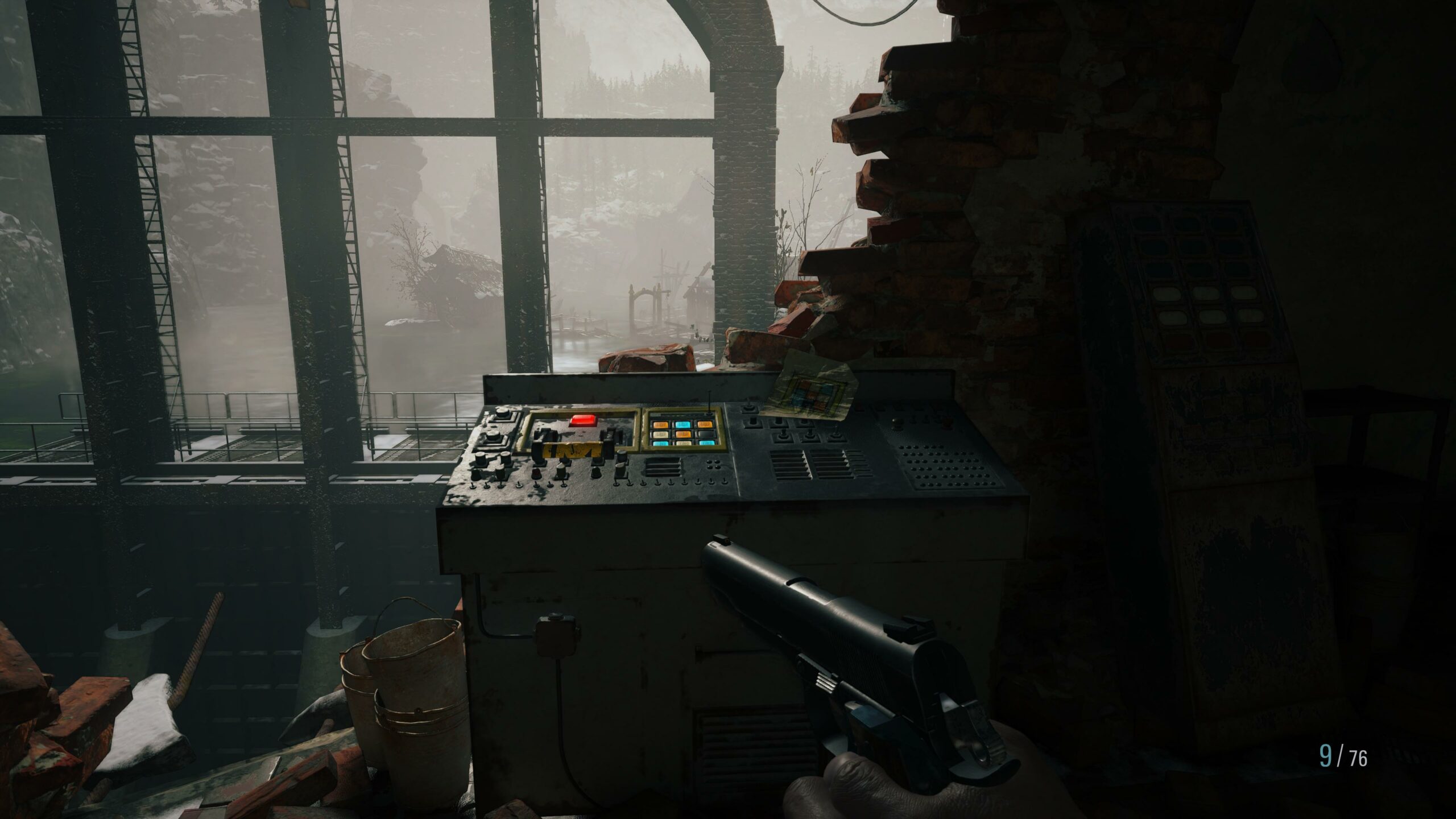This screenshot has height=819, width=1456.
Task: Select the blue tile in the grid's top row
Action: [x=683, y=424]
